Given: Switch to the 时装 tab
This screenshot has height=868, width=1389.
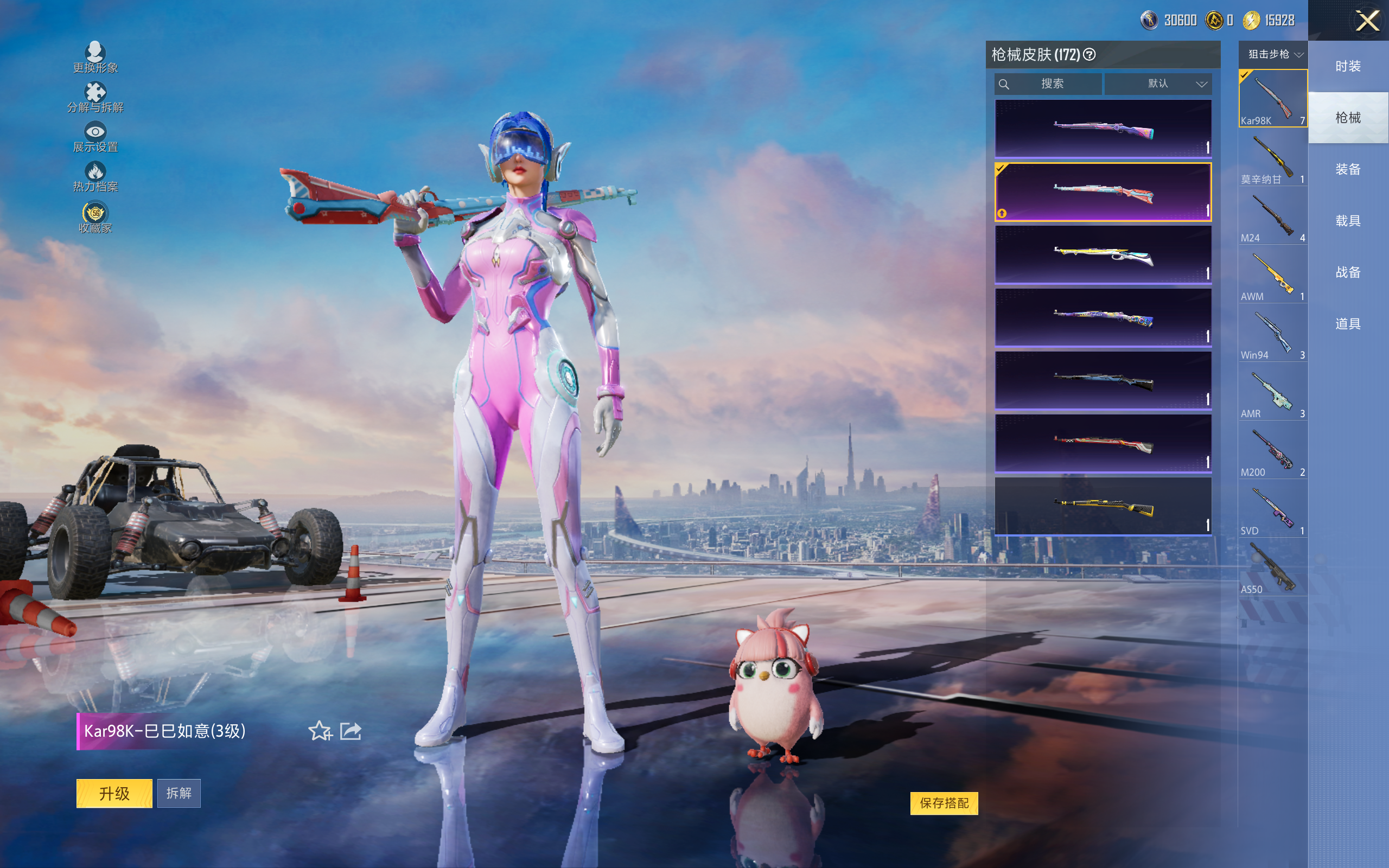Looking at the screenshot, I should coord(1348,66).
